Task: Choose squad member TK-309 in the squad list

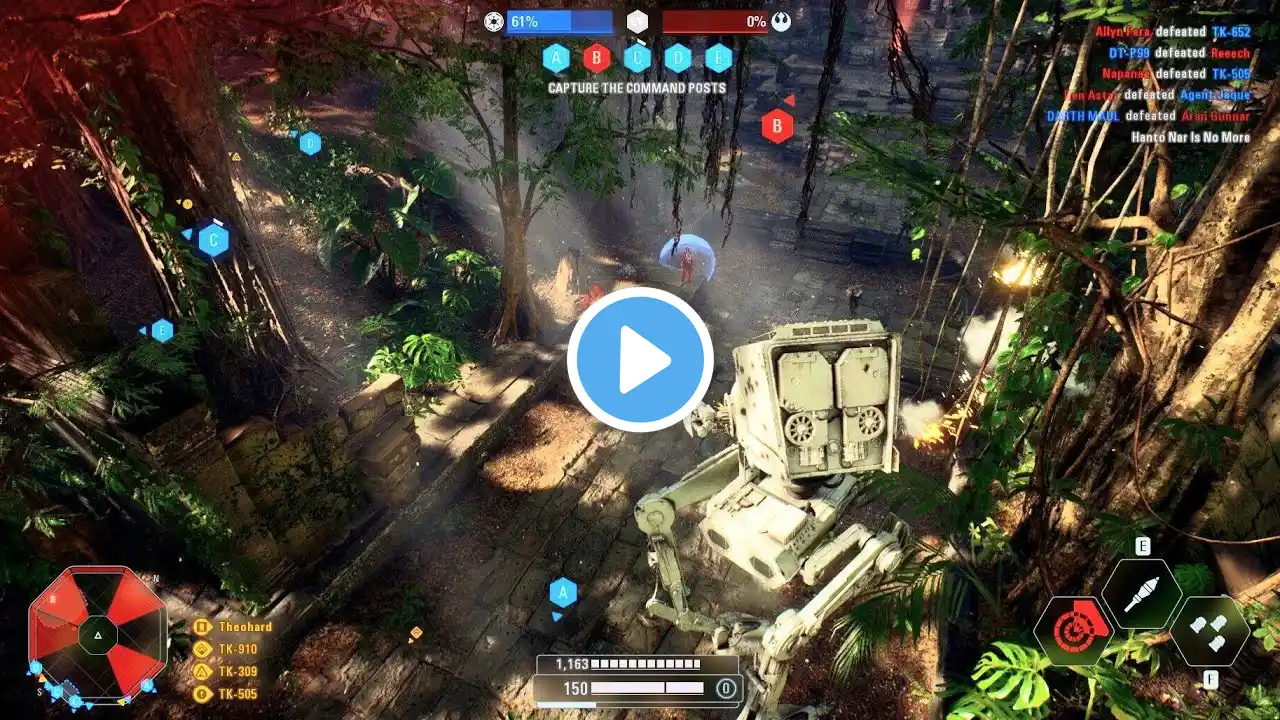Action: tap(237, 671)
